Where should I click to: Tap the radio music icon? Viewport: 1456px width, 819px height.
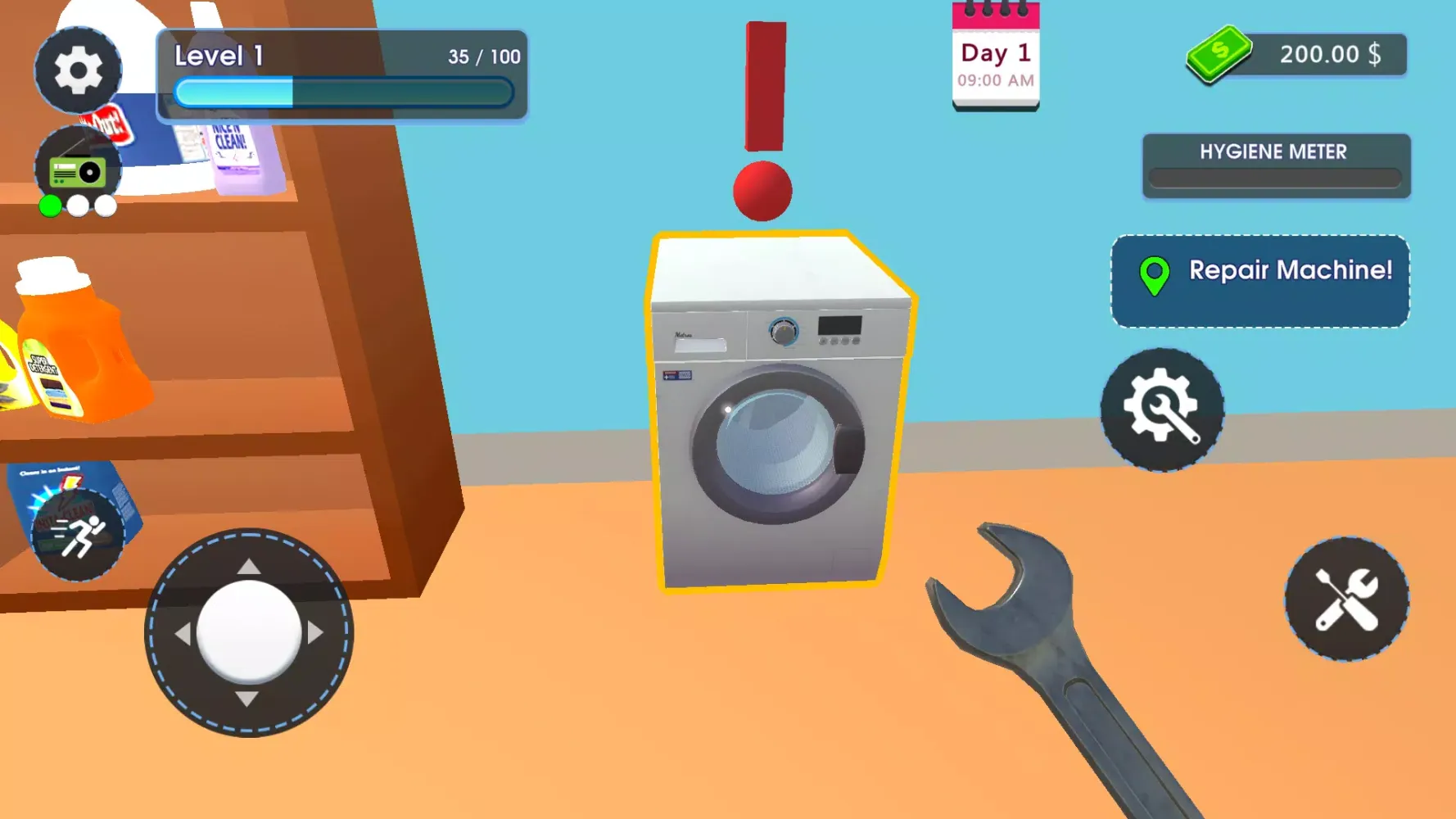click(77, 160)
